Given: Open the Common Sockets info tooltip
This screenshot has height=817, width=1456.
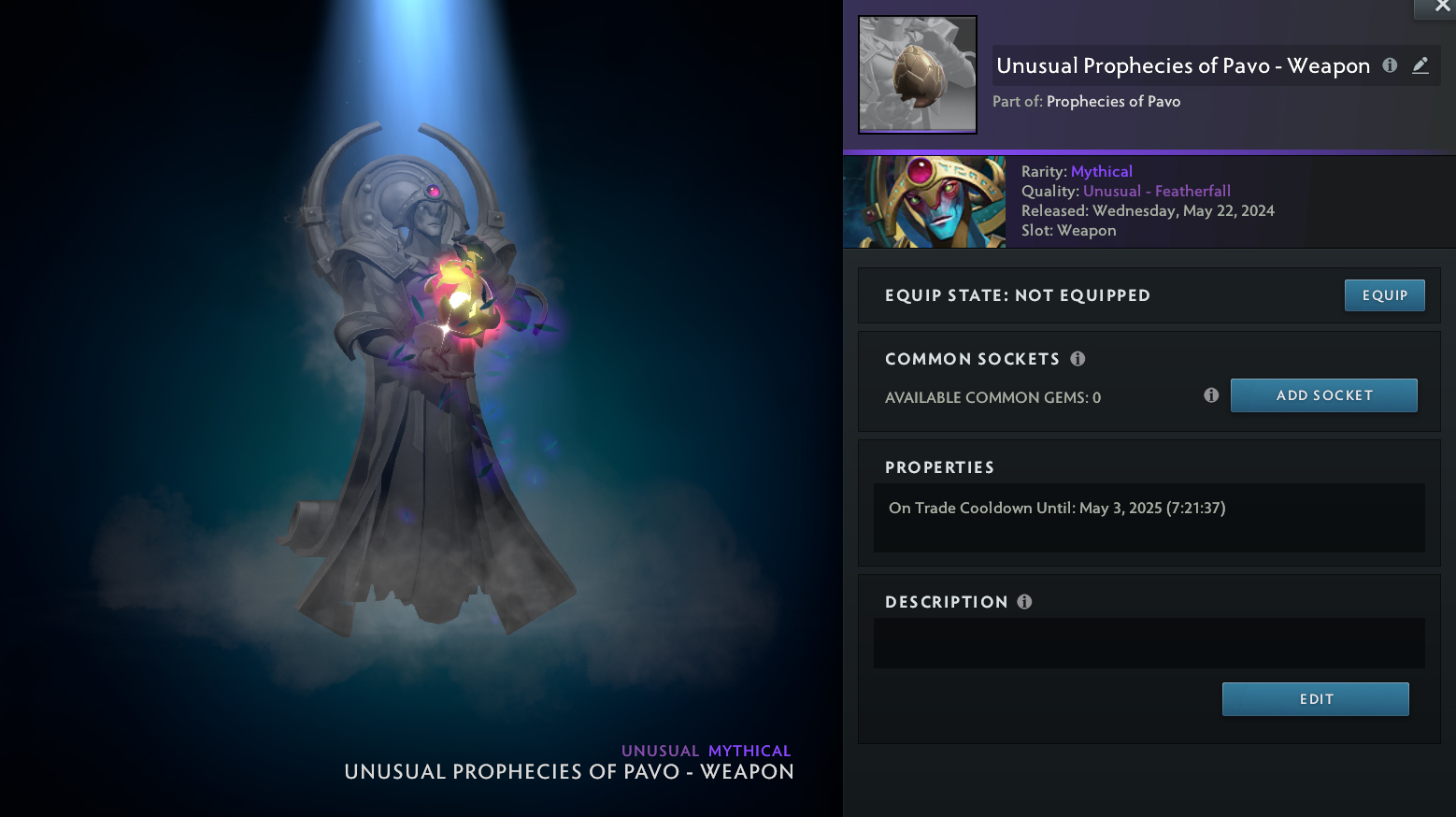Looking at the screenshot, I should (x=1078, y=359).
